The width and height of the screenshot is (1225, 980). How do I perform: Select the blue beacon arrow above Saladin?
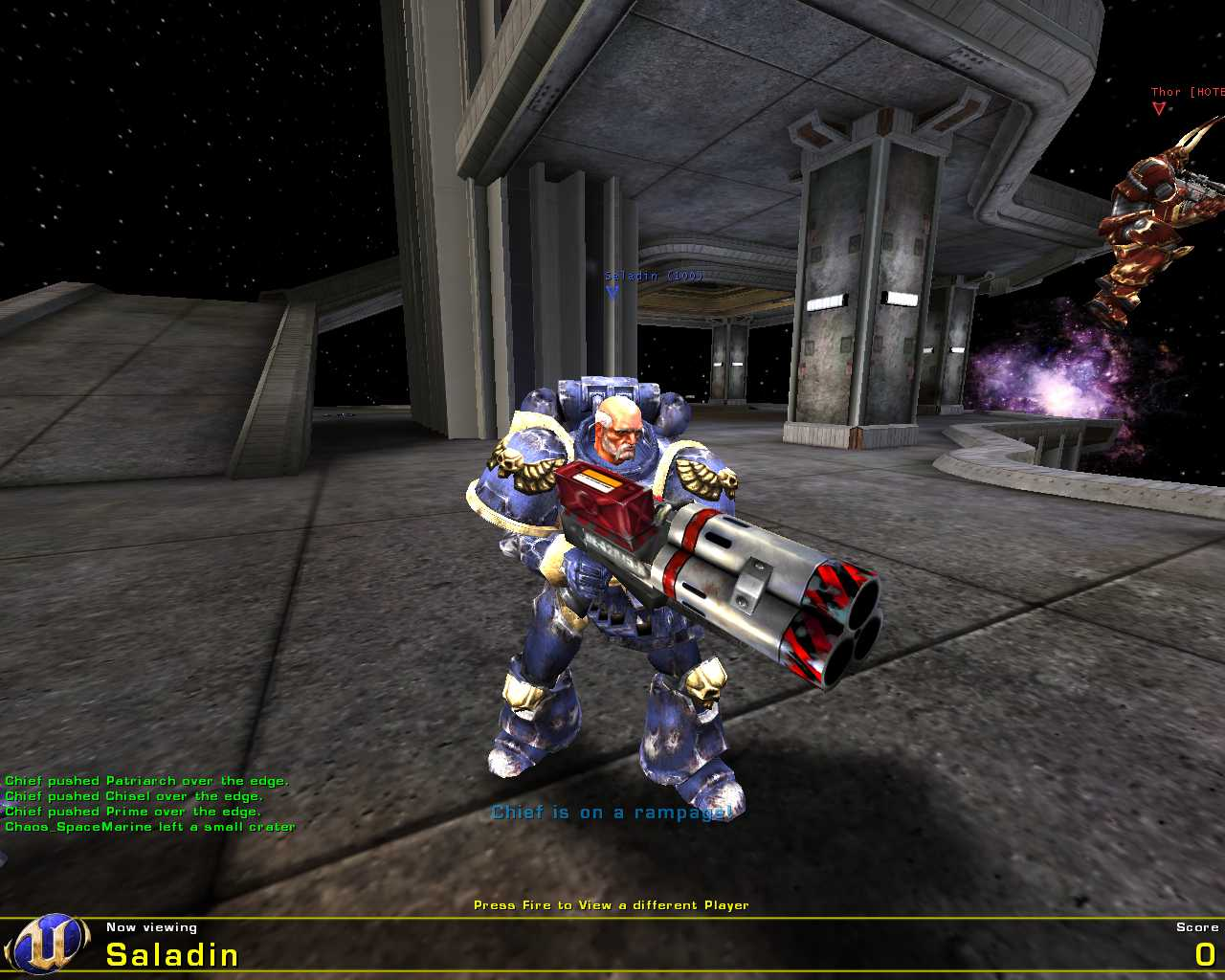point(611,293)
